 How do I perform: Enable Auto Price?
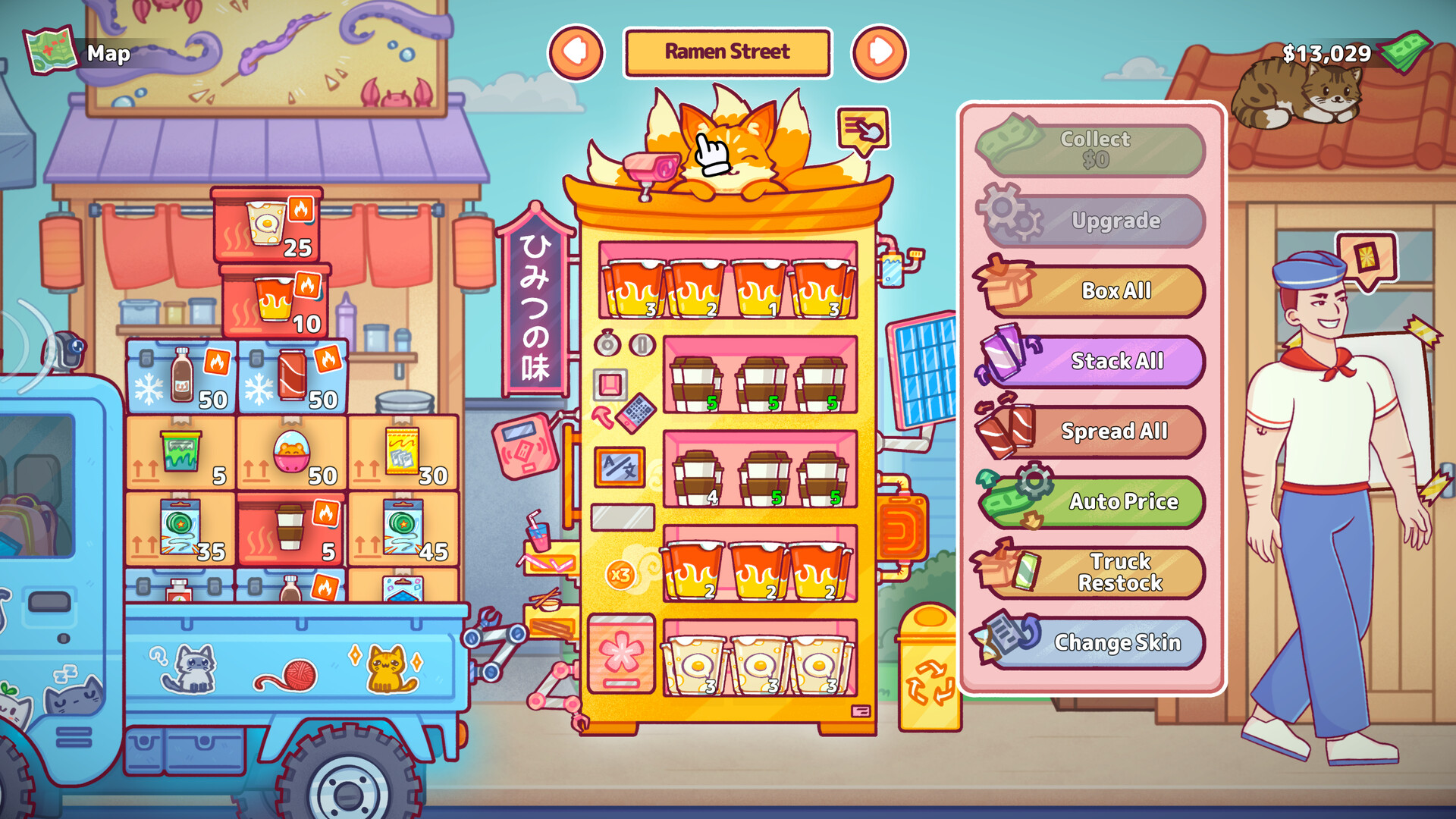pos(1122,501)
